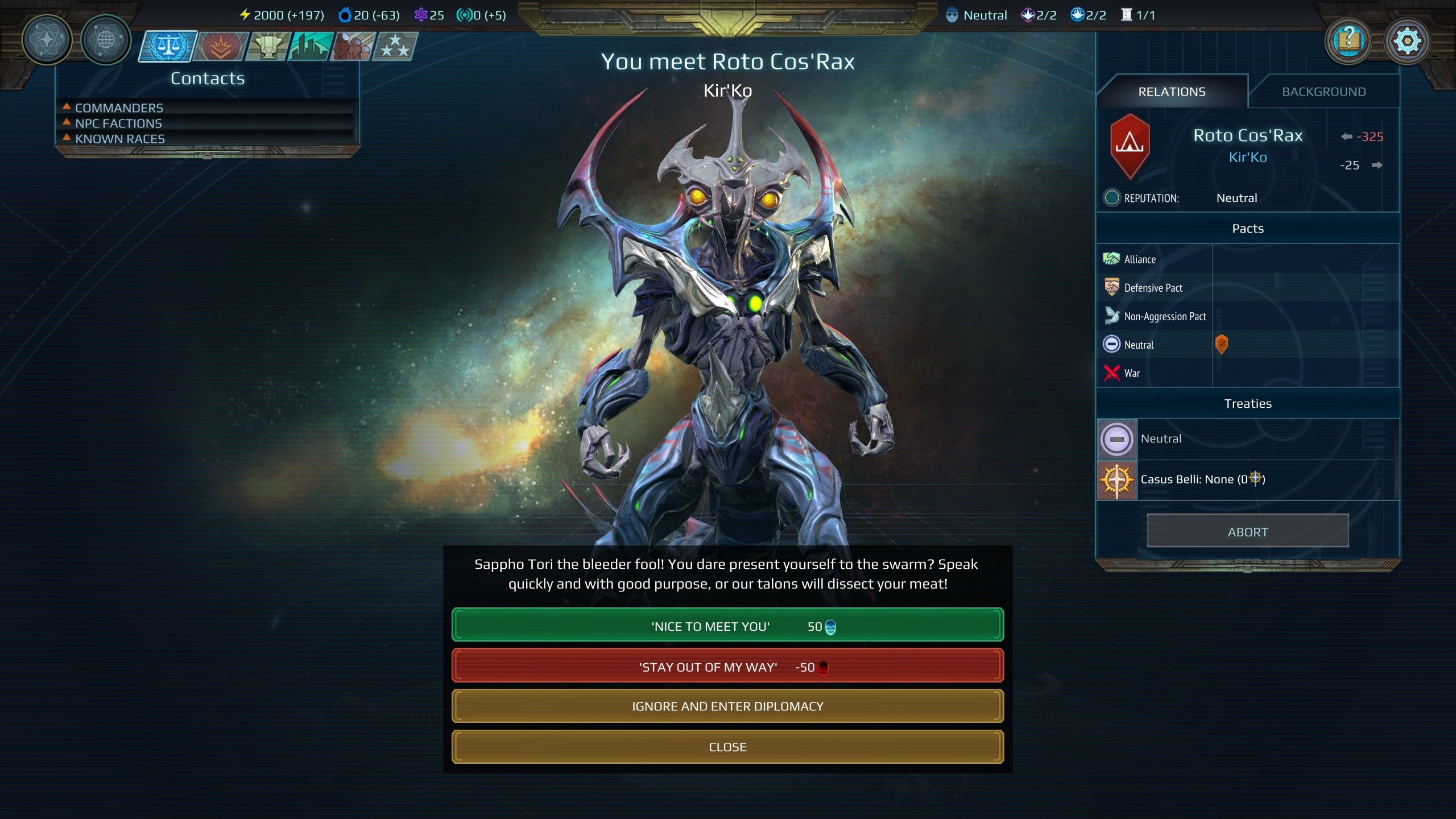Collapse the COMMANDERS section

[118, 107]
